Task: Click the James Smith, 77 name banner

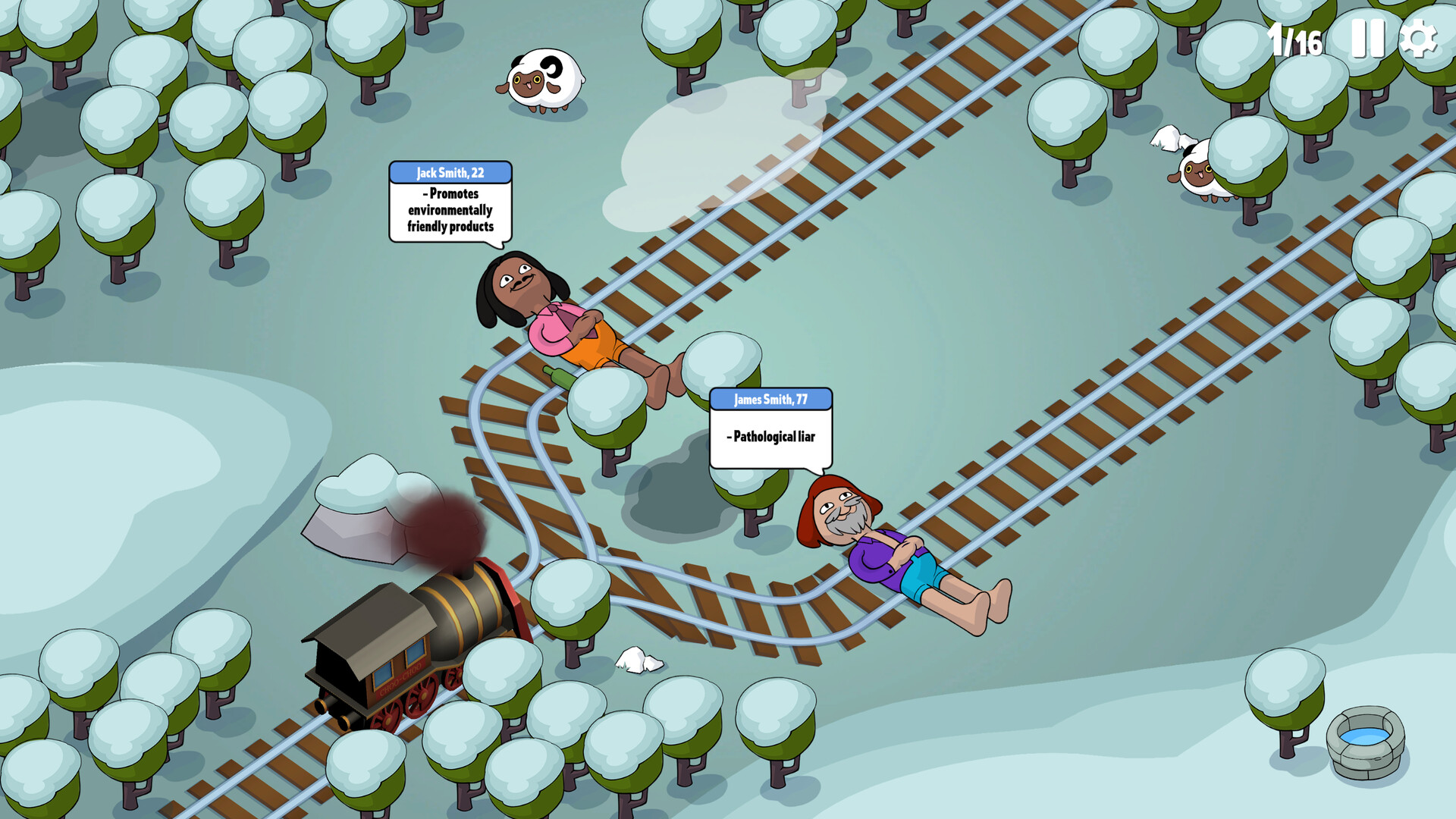Action: point(770,397)
